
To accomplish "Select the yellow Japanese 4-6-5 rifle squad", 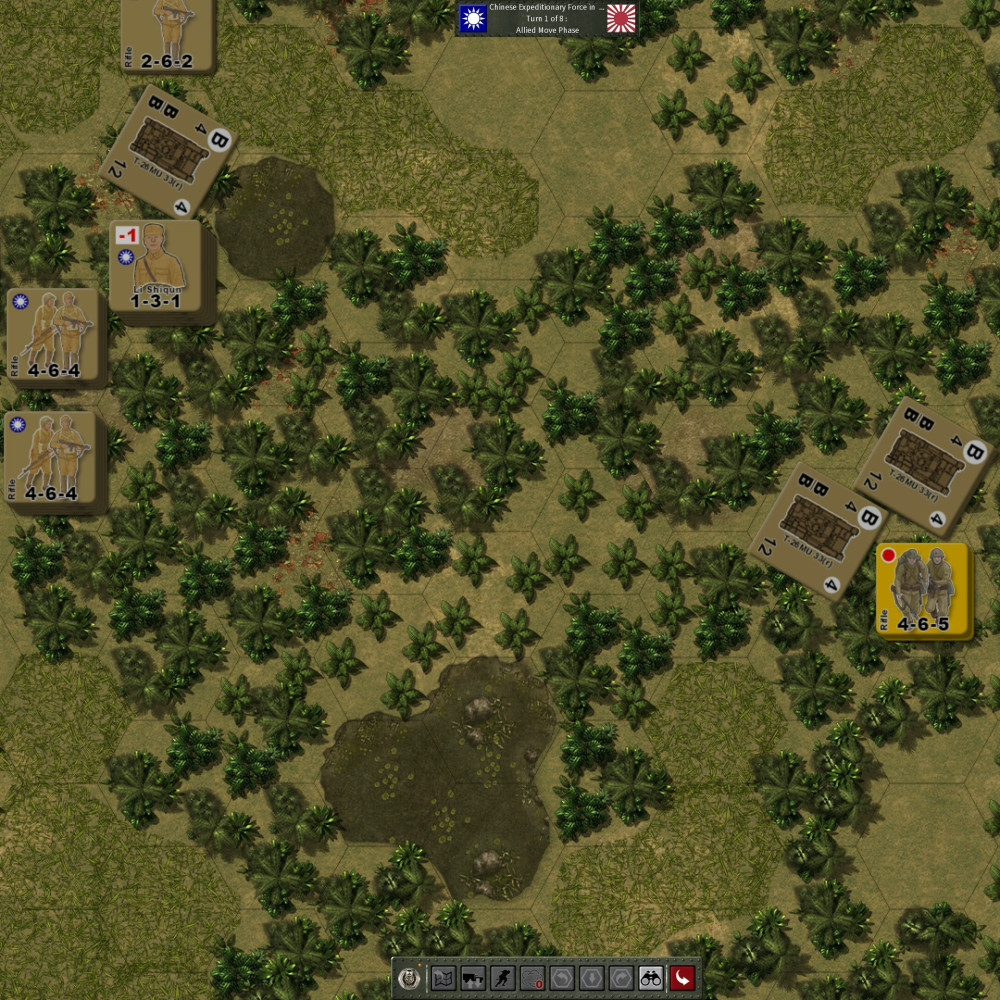I will click(922, 591).
